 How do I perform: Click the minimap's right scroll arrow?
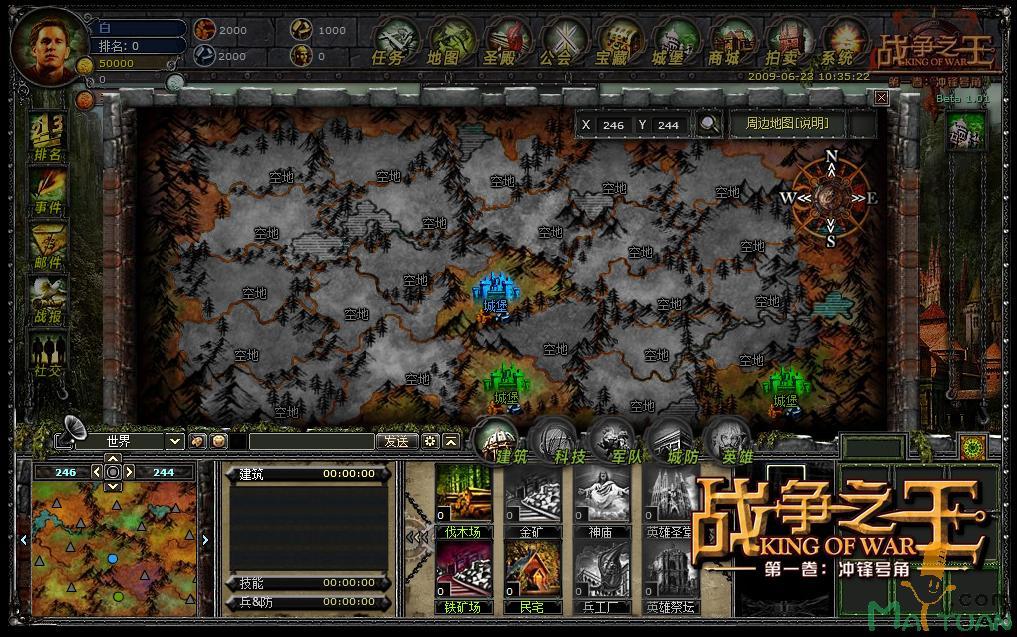point(206,540)
